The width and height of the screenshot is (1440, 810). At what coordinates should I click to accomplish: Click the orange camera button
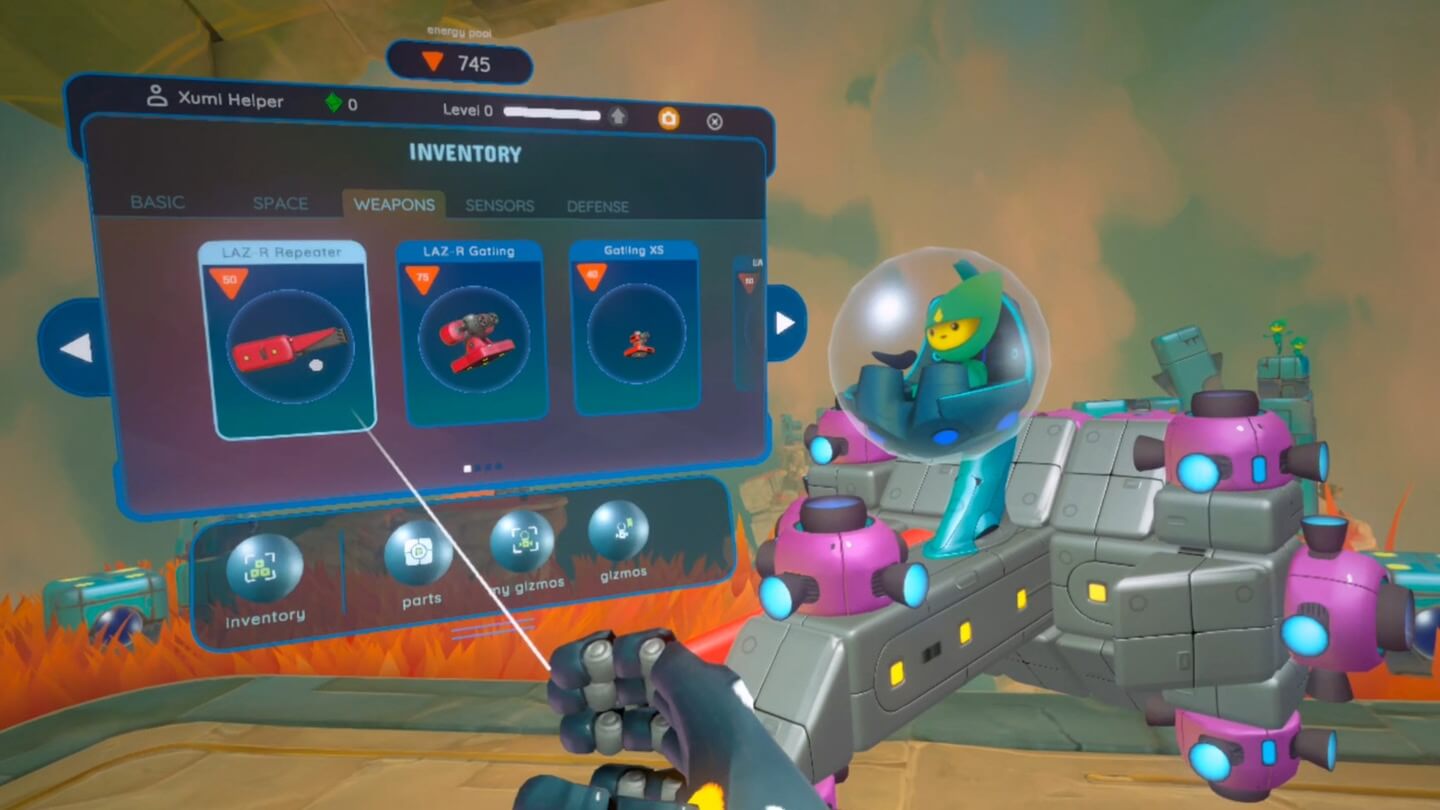click(668, 119)
